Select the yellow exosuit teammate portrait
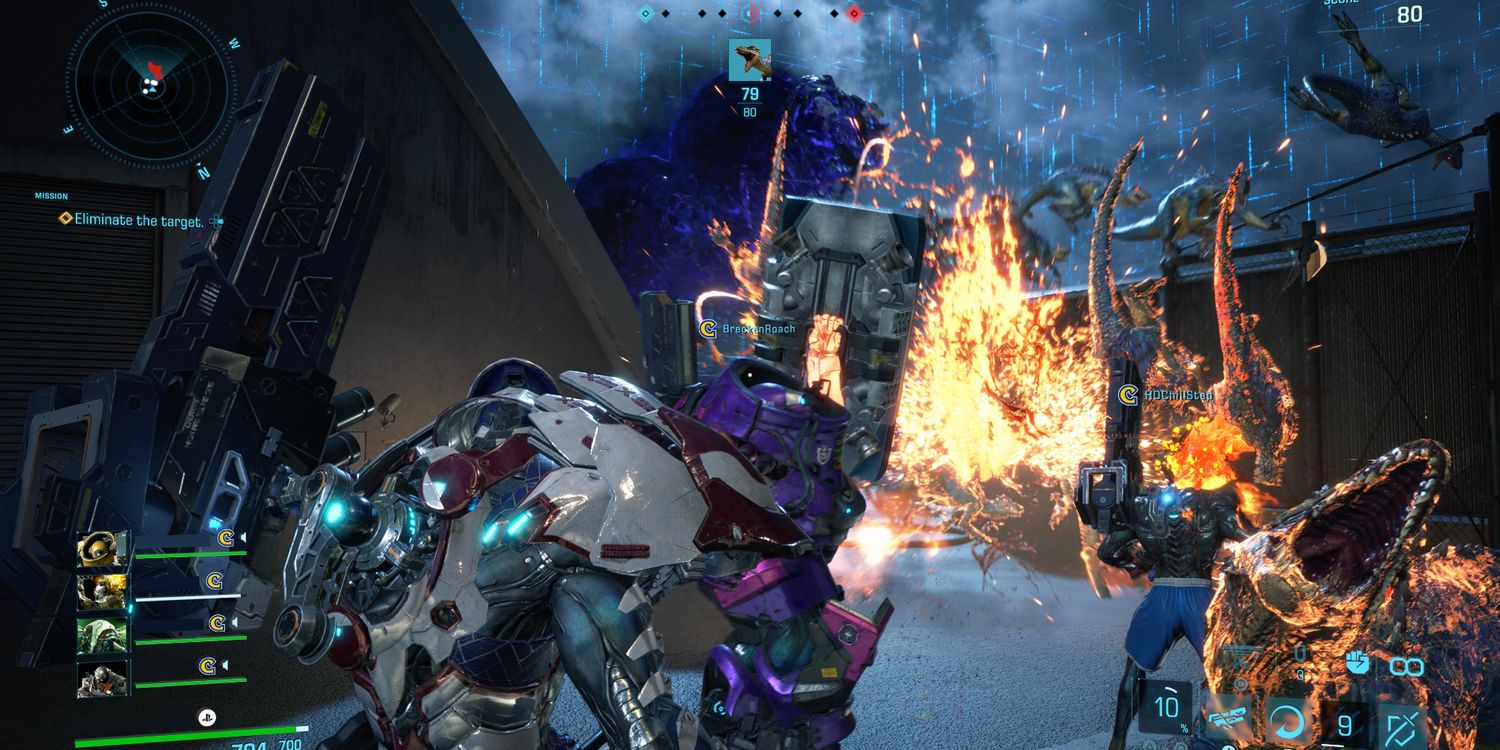Image resolution: width=1500 pixels, height=750 pixels. 103,548
